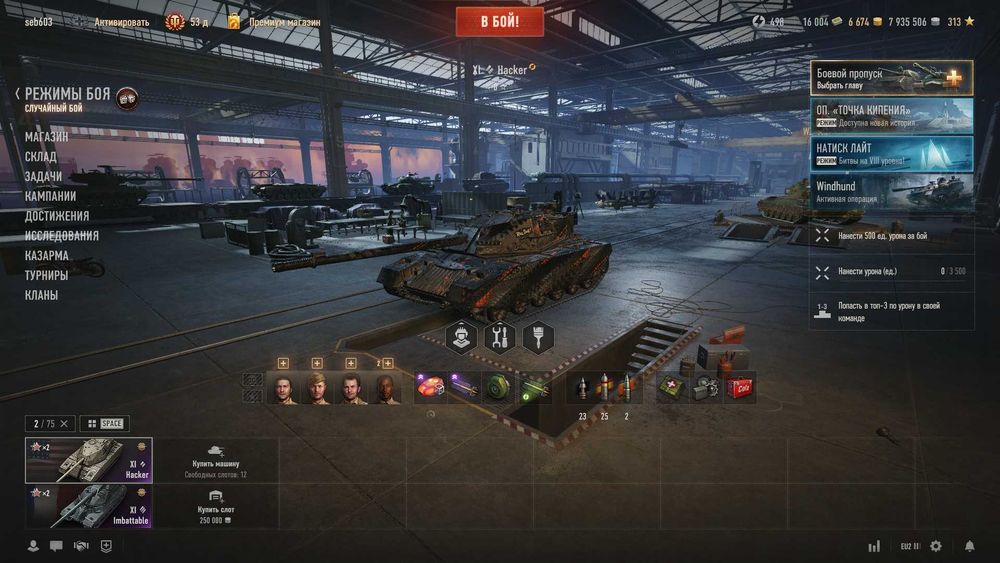The image size is (1000, 563).
Task: Open the МАГАЗИН menu entry
Action: 47,137
